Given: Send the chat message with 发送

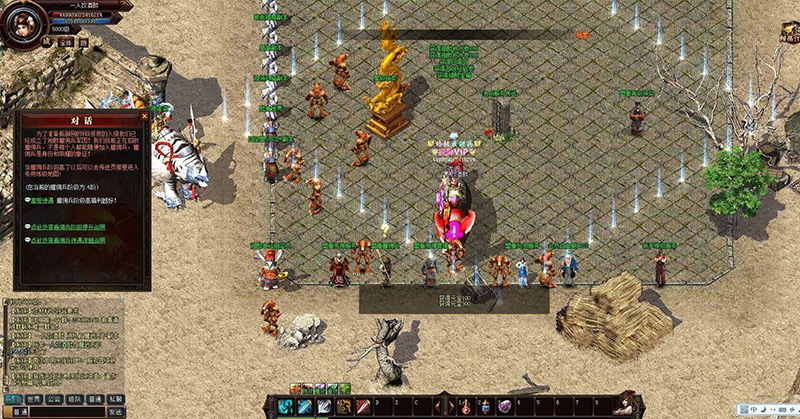Looking at the screenshot, I should tap(116, 411).
